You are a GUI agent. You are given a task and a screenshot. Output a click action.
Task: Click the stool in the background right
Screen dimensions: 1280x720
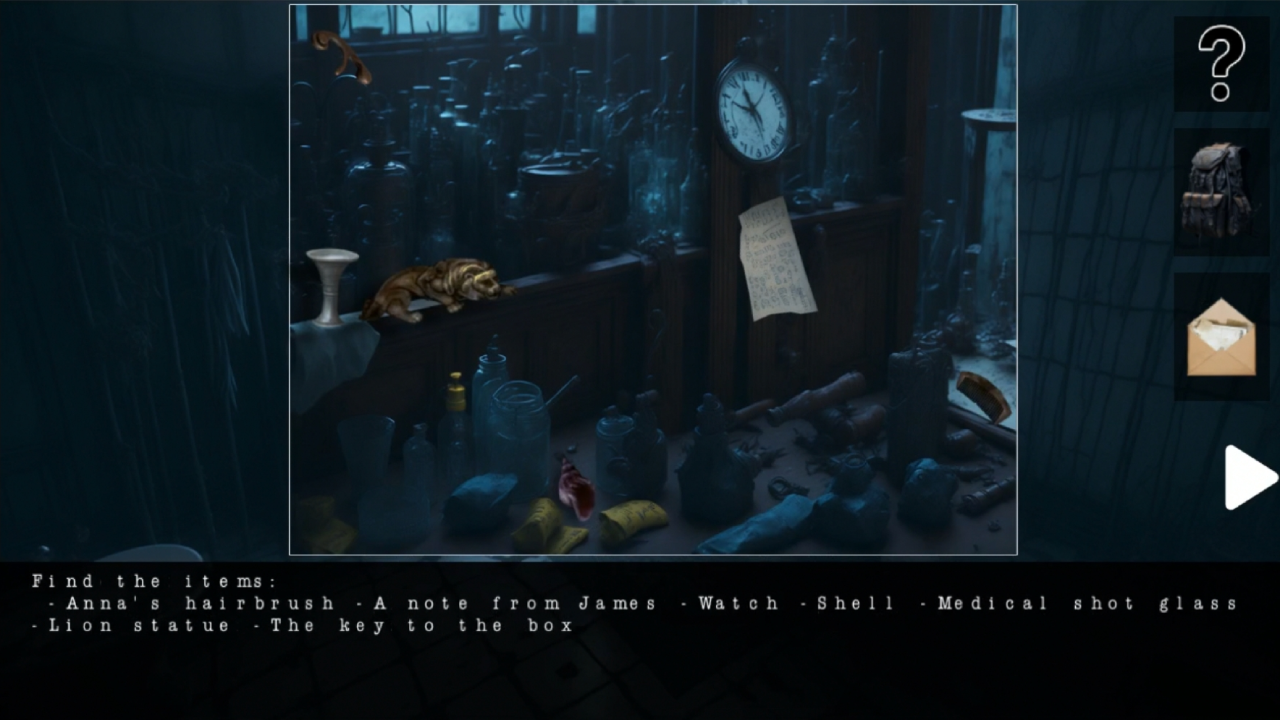(985, 140)
